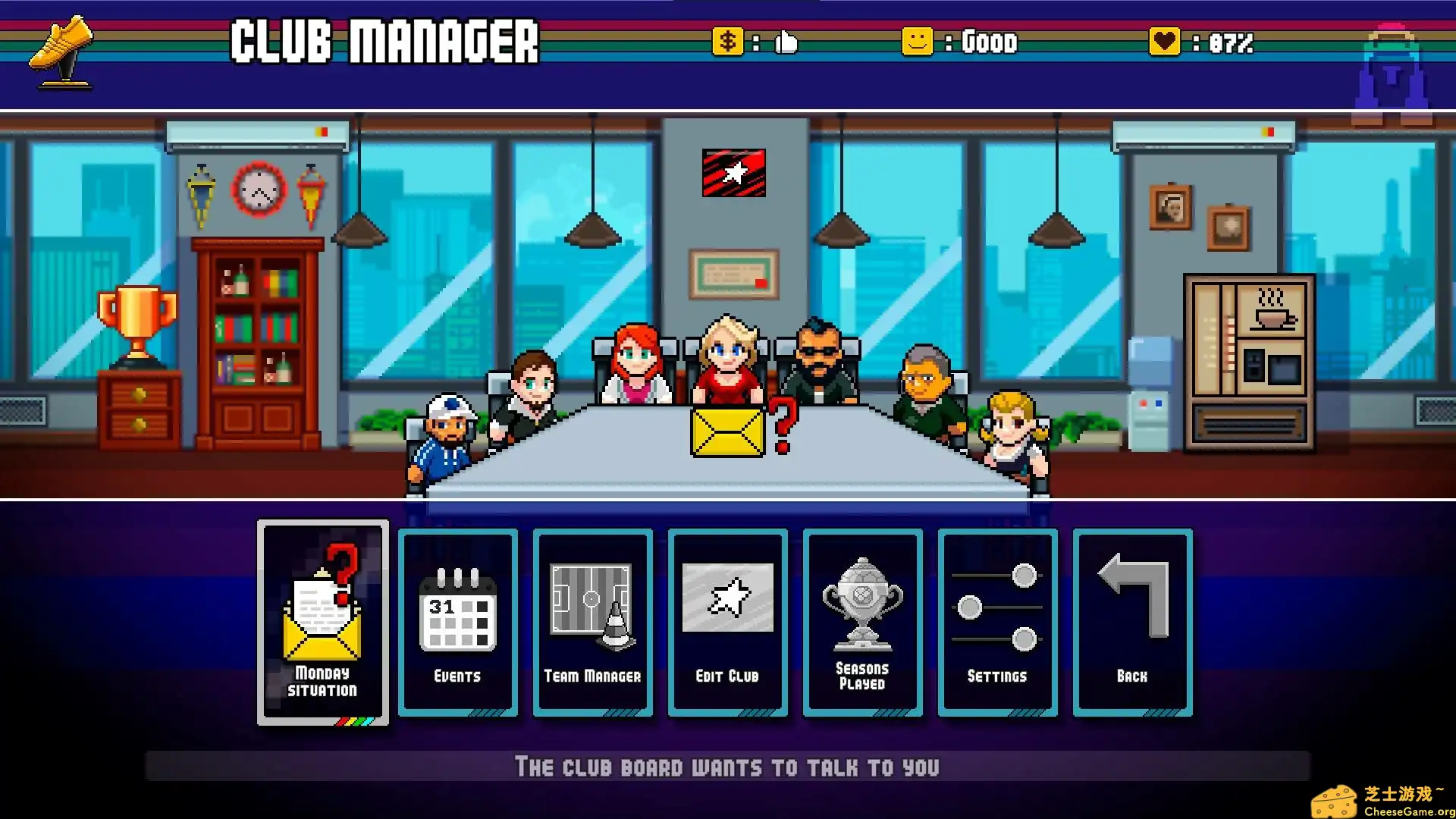The width and height of the screenshot is (1456, 819).
Task: Click the Club Manager title text
Action: pos(385,42)
